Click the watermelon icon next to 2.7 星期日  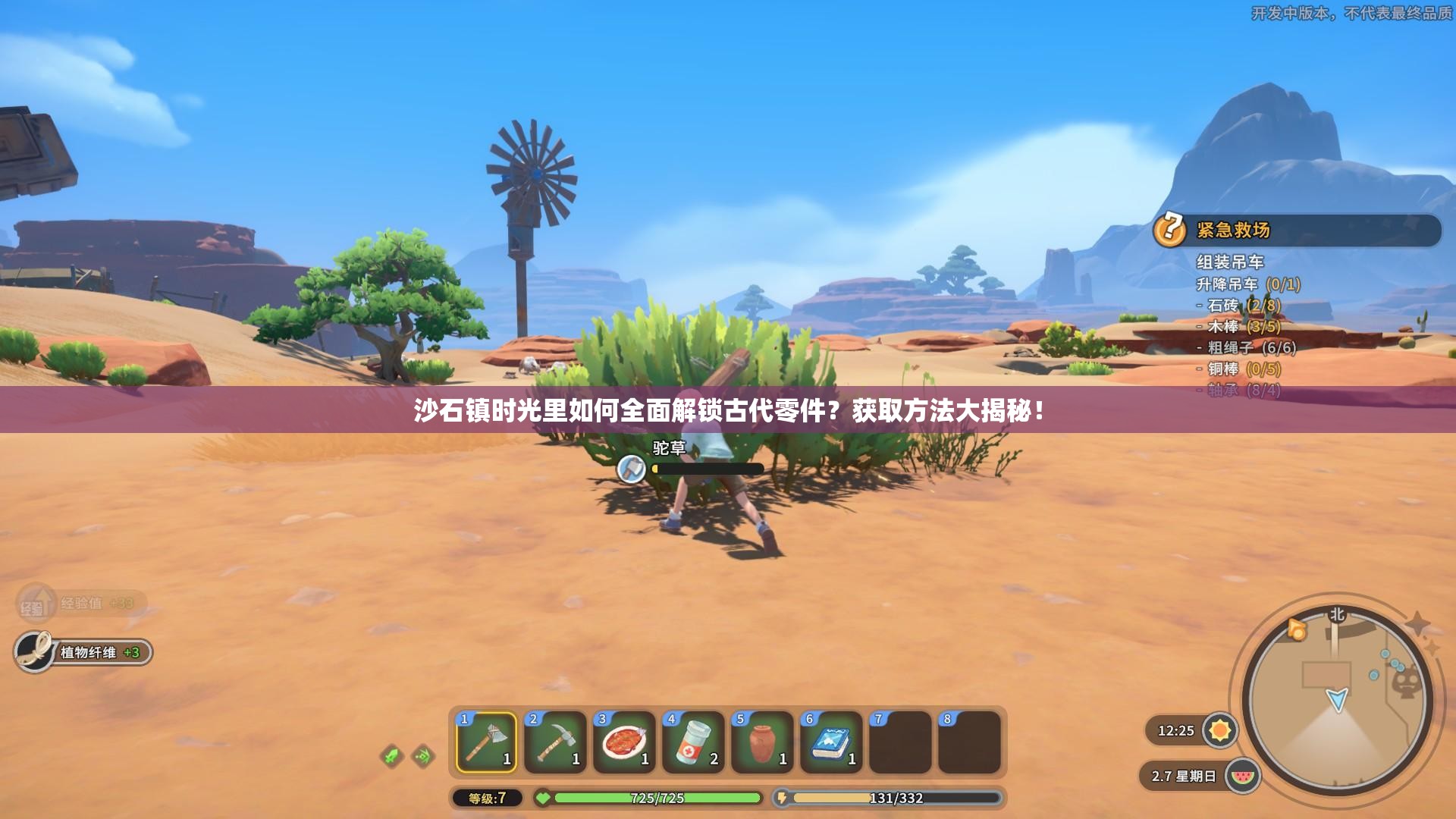[1243, 776]
